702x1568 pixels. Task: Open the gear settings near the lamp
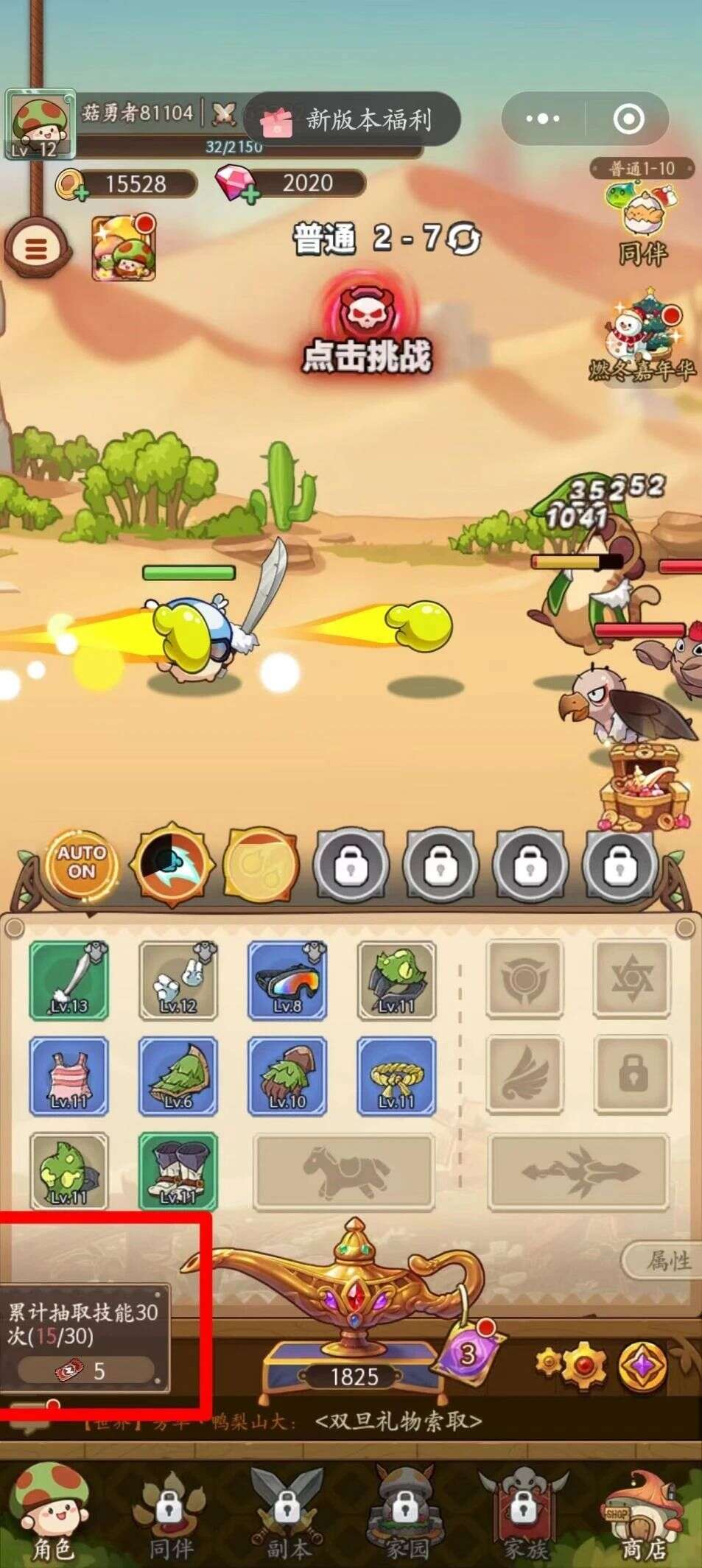572,1365
